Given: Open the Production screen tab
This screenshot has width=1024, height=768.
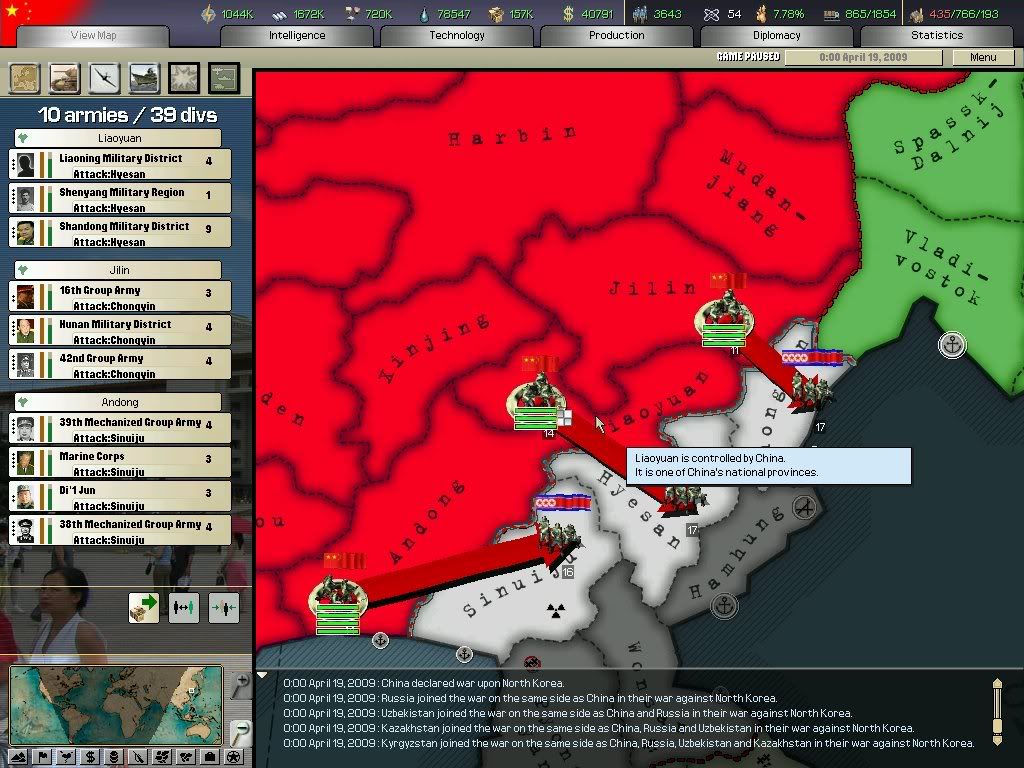Looking at the screenshot, I should (x=617, y=35).
